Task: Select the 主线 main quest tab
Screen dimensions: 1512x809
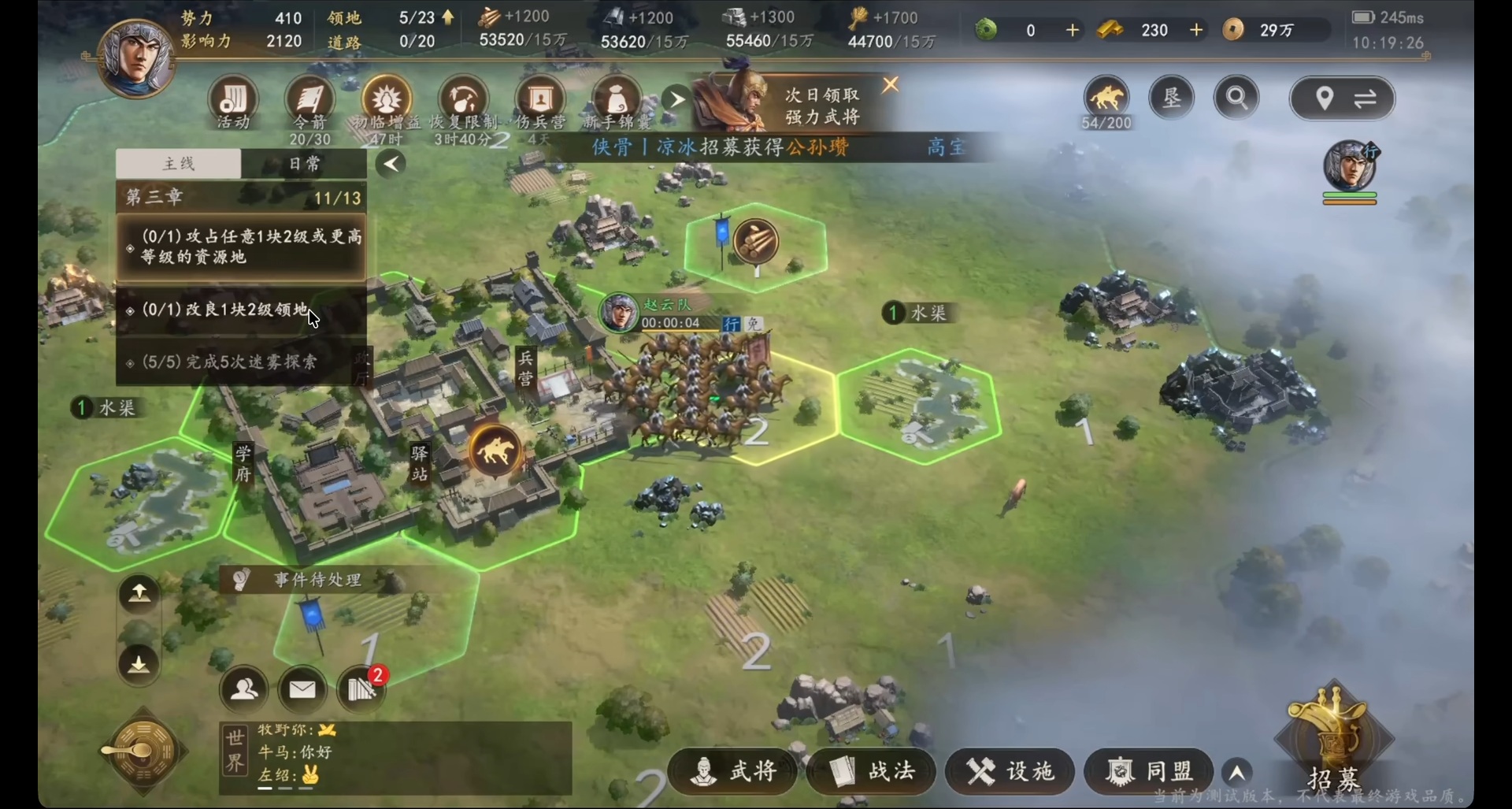Action: (x=179, y=164)
